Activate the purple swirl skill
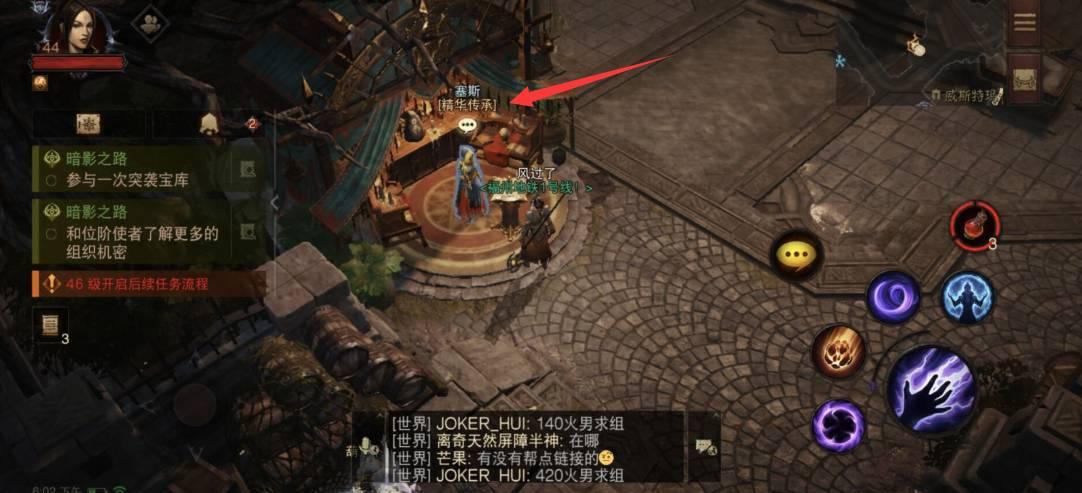1082x493 pixels. coord(892,297)
